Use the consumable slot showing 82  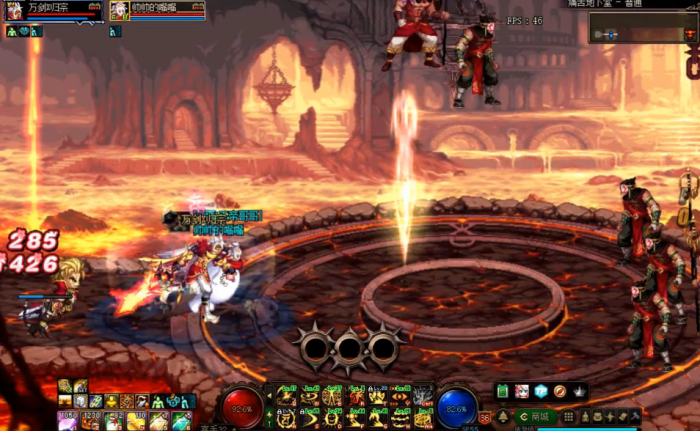point(112,421)
